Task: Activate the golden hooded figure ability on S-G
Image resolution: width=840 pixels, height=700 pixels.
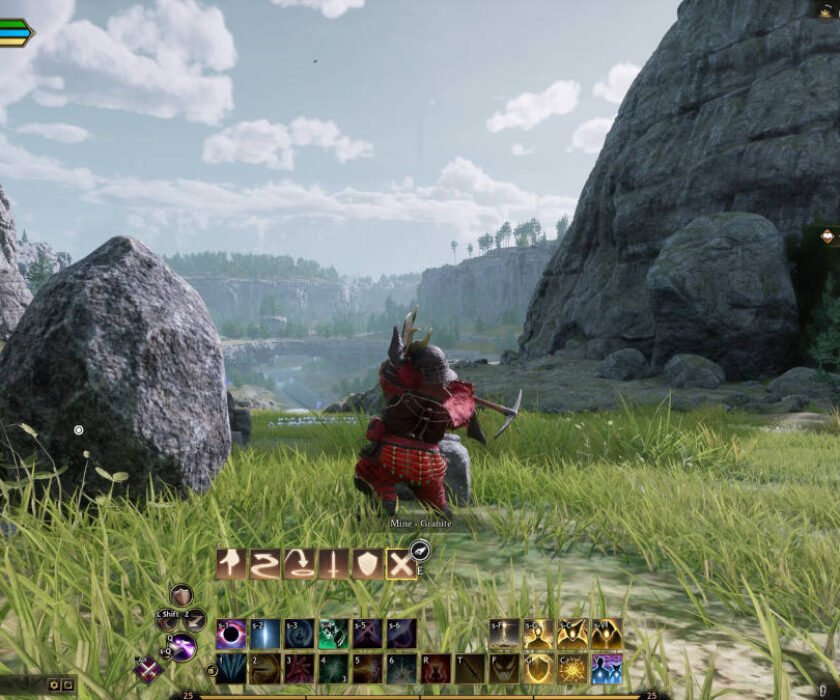Action: pyautogui.click(x=538, y=634)
